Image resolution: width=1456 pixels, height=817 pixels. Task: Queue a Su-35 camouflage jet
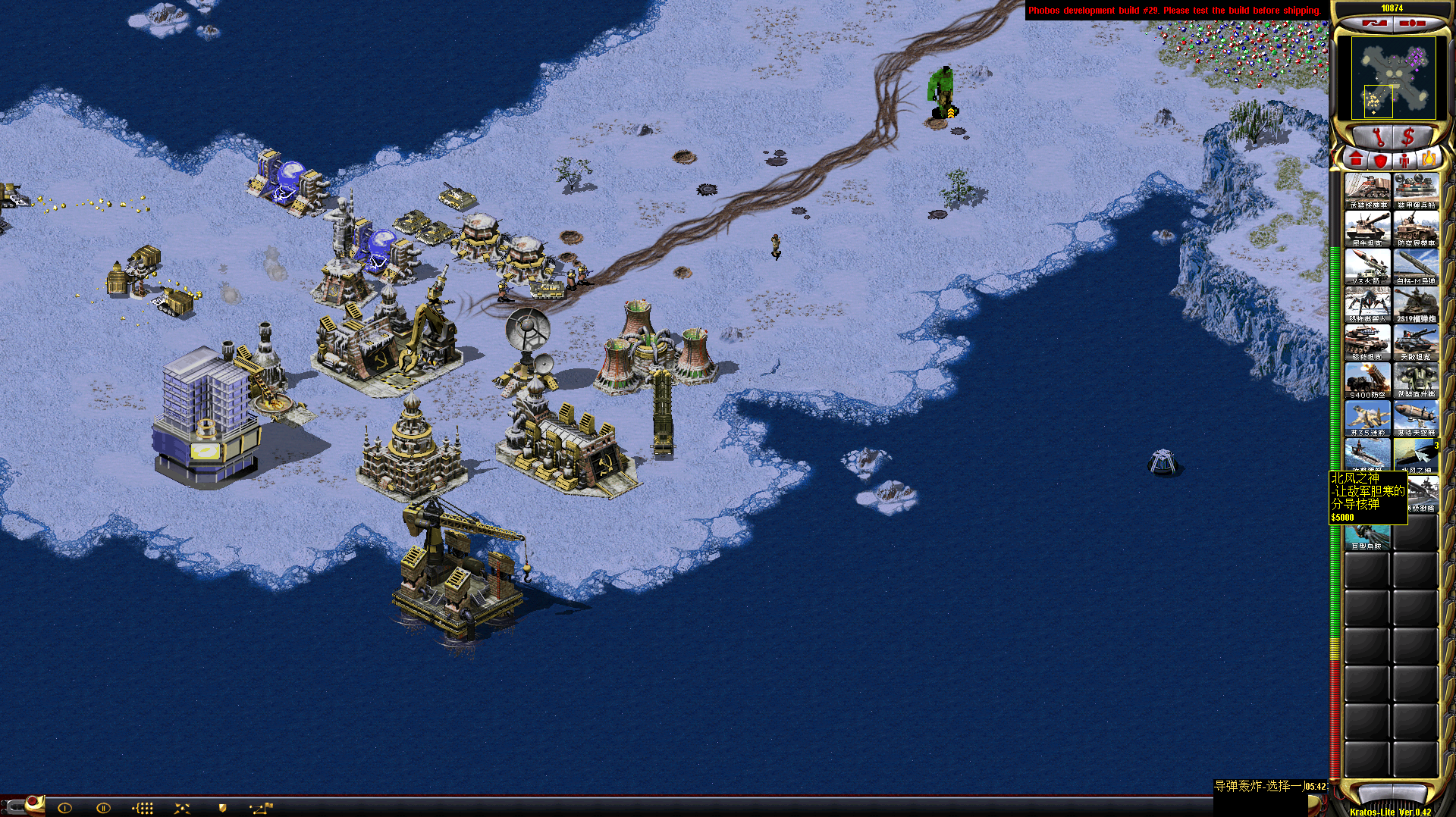pos(1367,418)
